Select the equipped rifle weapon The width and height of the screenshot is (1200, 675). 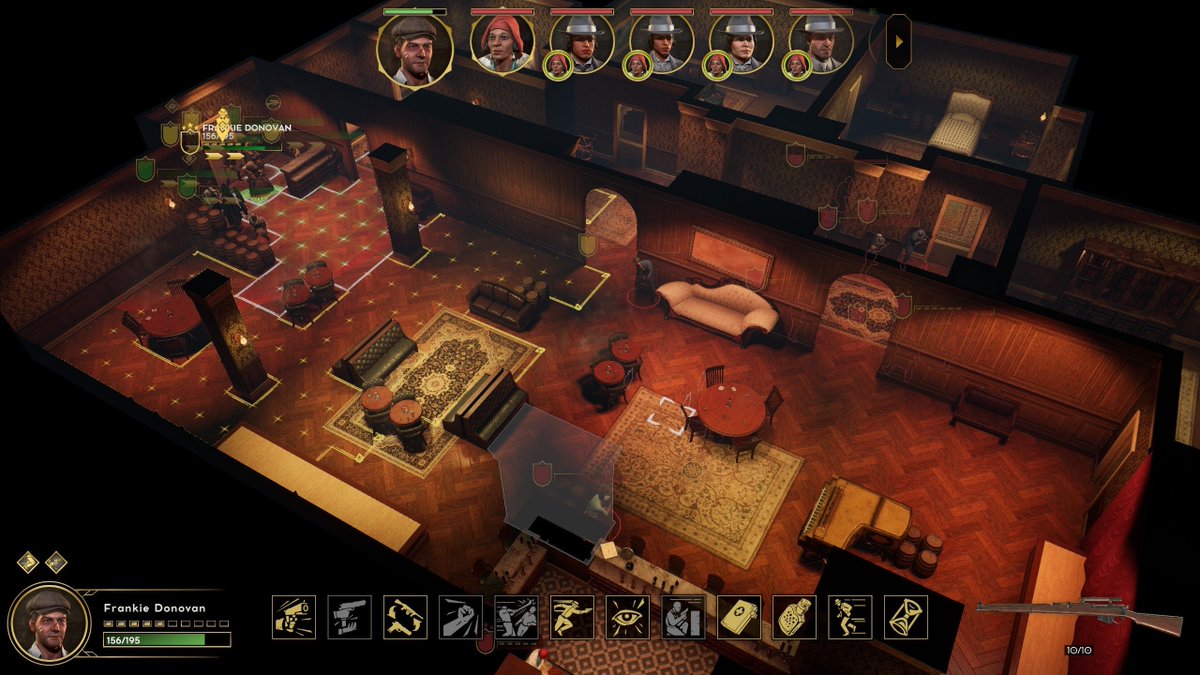pos(1078,617)
